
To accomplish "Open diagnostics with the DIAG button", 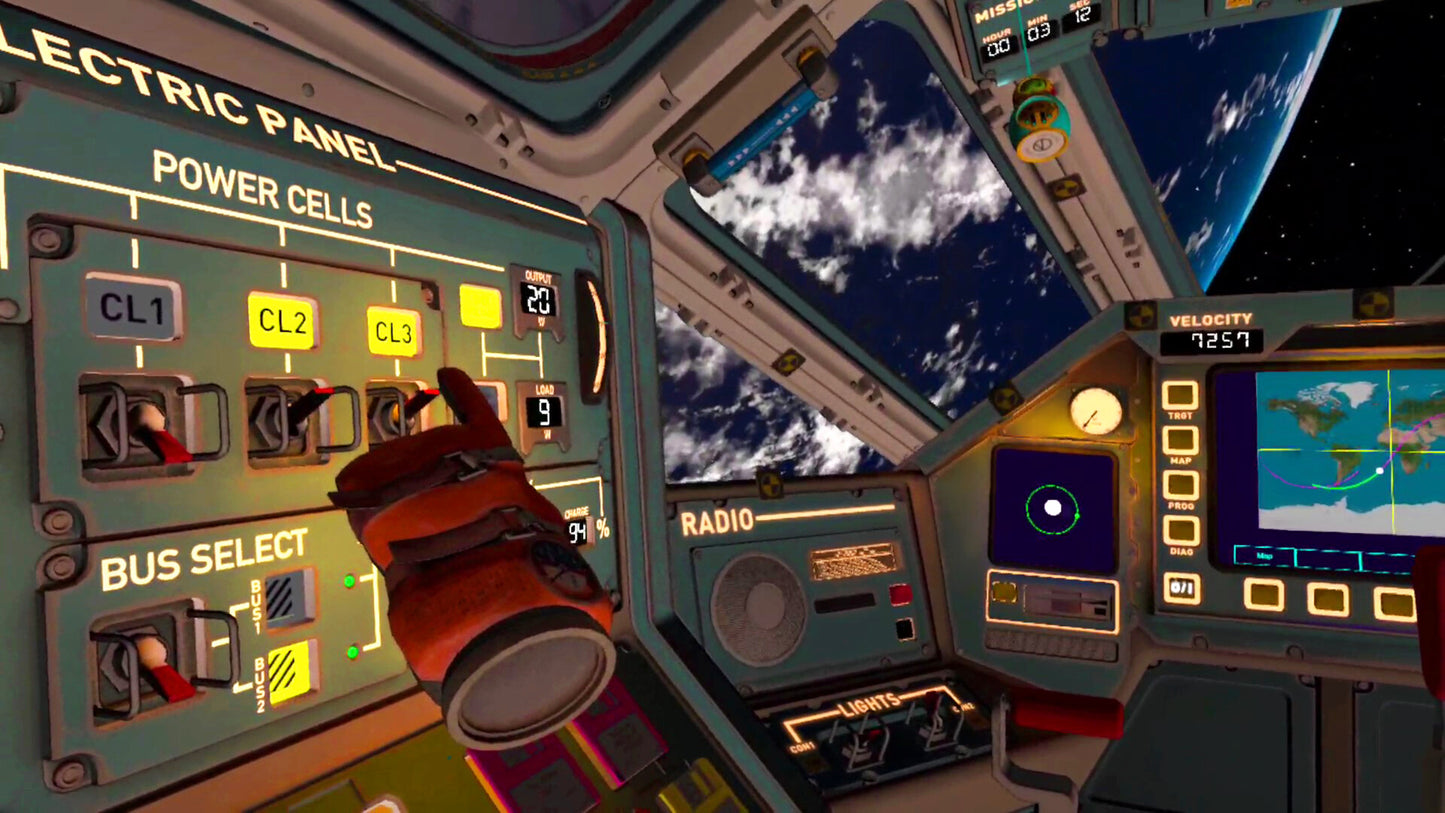I will (1181, 532).
